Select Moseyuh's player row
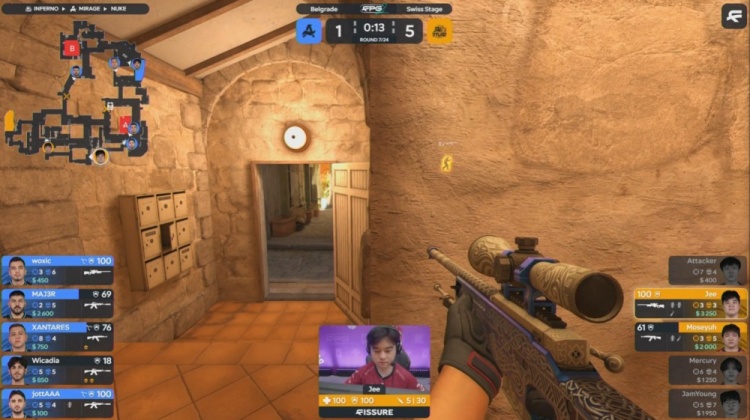Screen dimensions: 750x420 [x=690, y=334]
